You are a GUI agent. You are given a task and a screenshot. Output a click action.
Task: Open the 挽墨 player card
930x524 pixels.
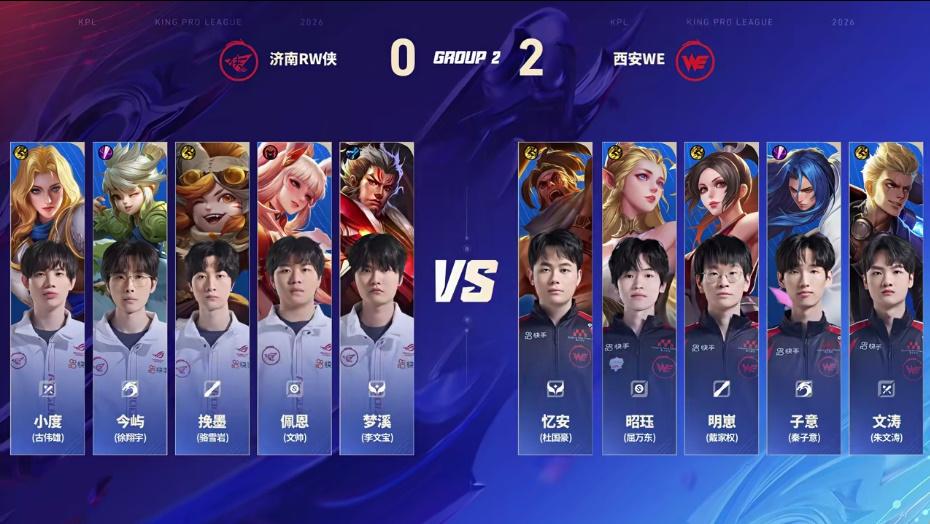[213, 297]
